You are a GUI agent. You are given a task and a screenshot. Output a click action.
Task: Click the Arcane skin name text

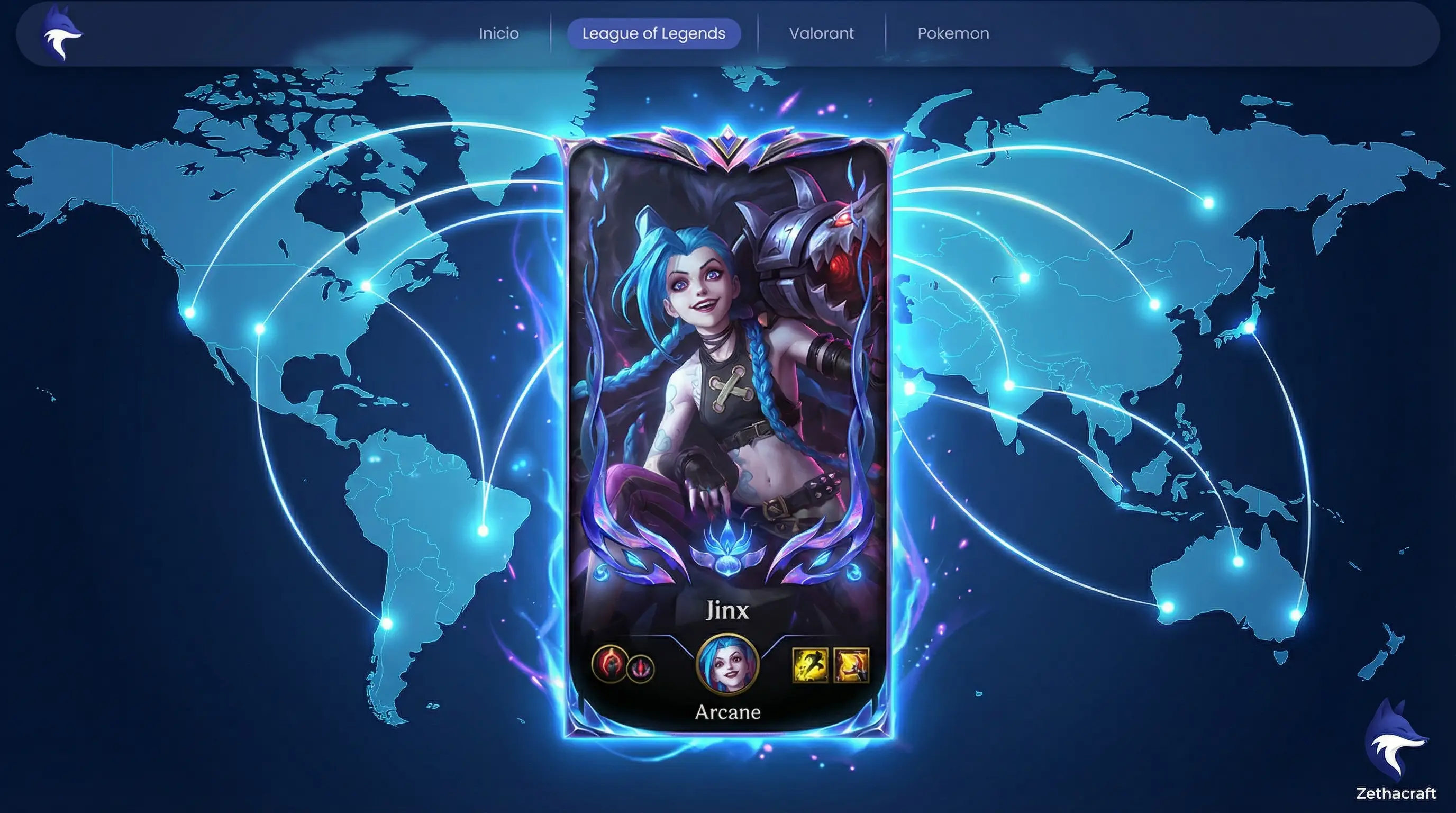point(728,712)
